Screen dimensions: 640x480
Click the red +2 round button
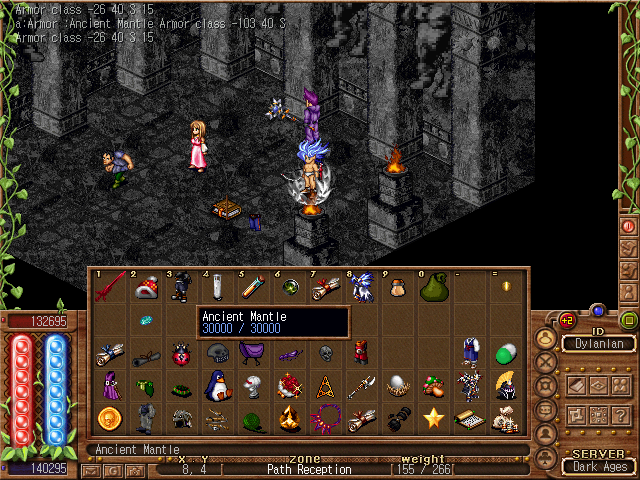tap(567, 320)
